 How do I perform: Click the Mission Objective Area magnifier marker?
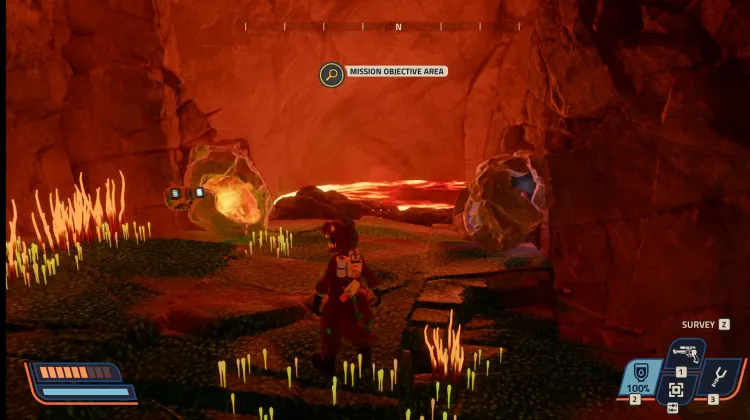[331, 73]
